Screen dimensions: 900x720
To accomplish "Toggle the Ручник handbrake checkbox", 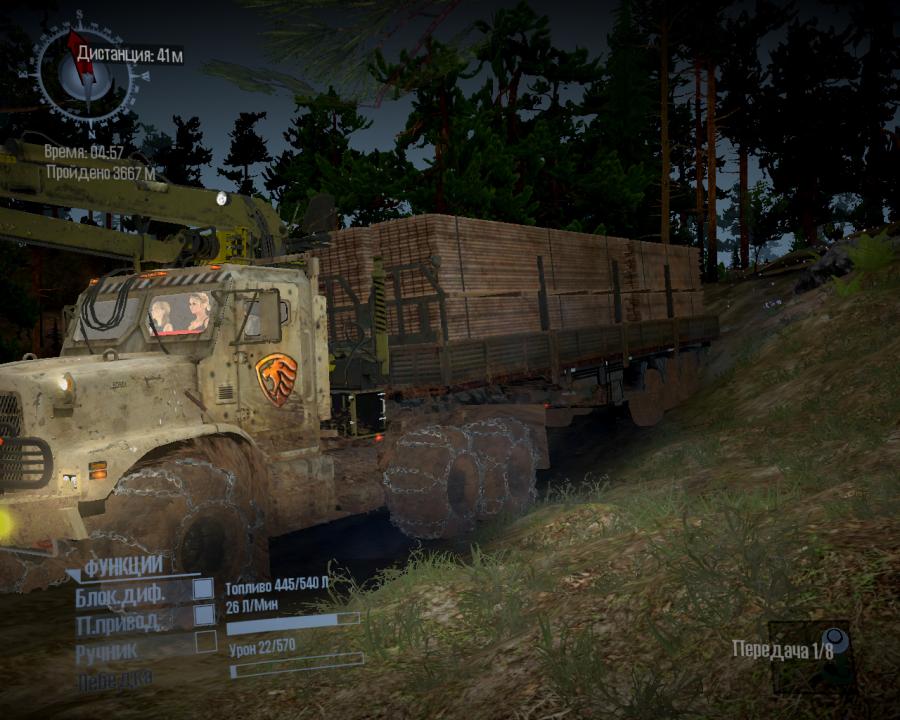I will (x=205, y=641).
